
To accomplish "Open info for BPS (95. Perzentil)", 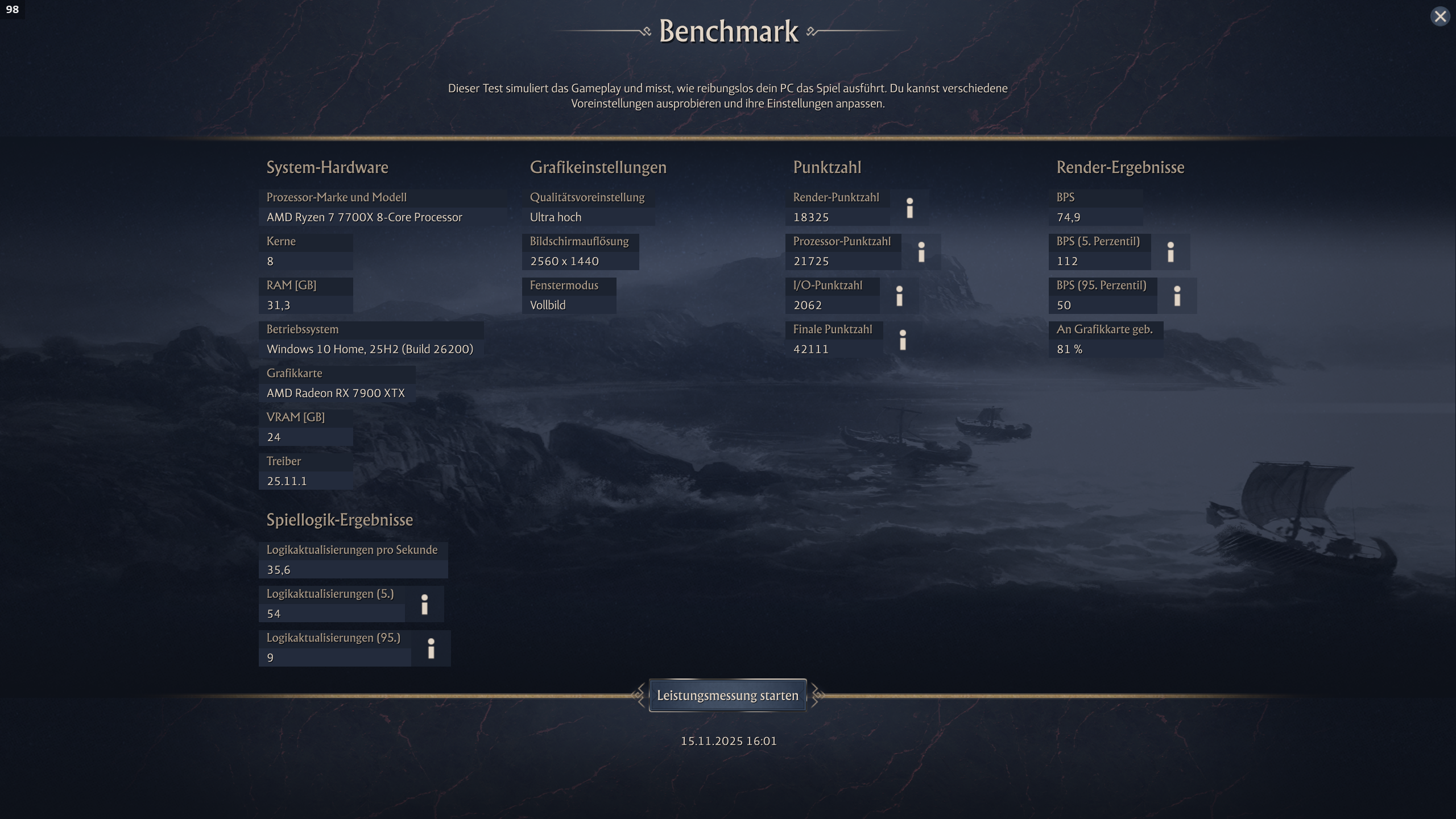I will point(1176,296).
